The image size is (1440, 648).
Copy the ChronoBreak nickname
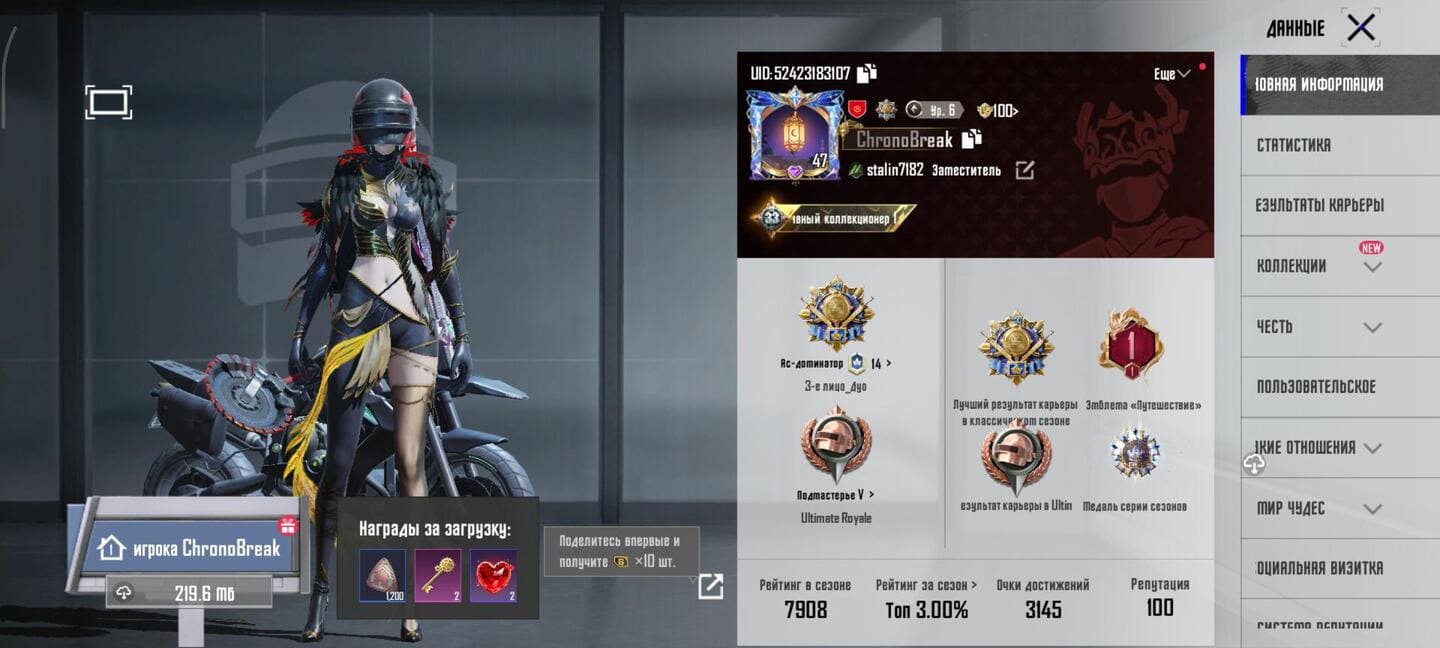[971, 139]
